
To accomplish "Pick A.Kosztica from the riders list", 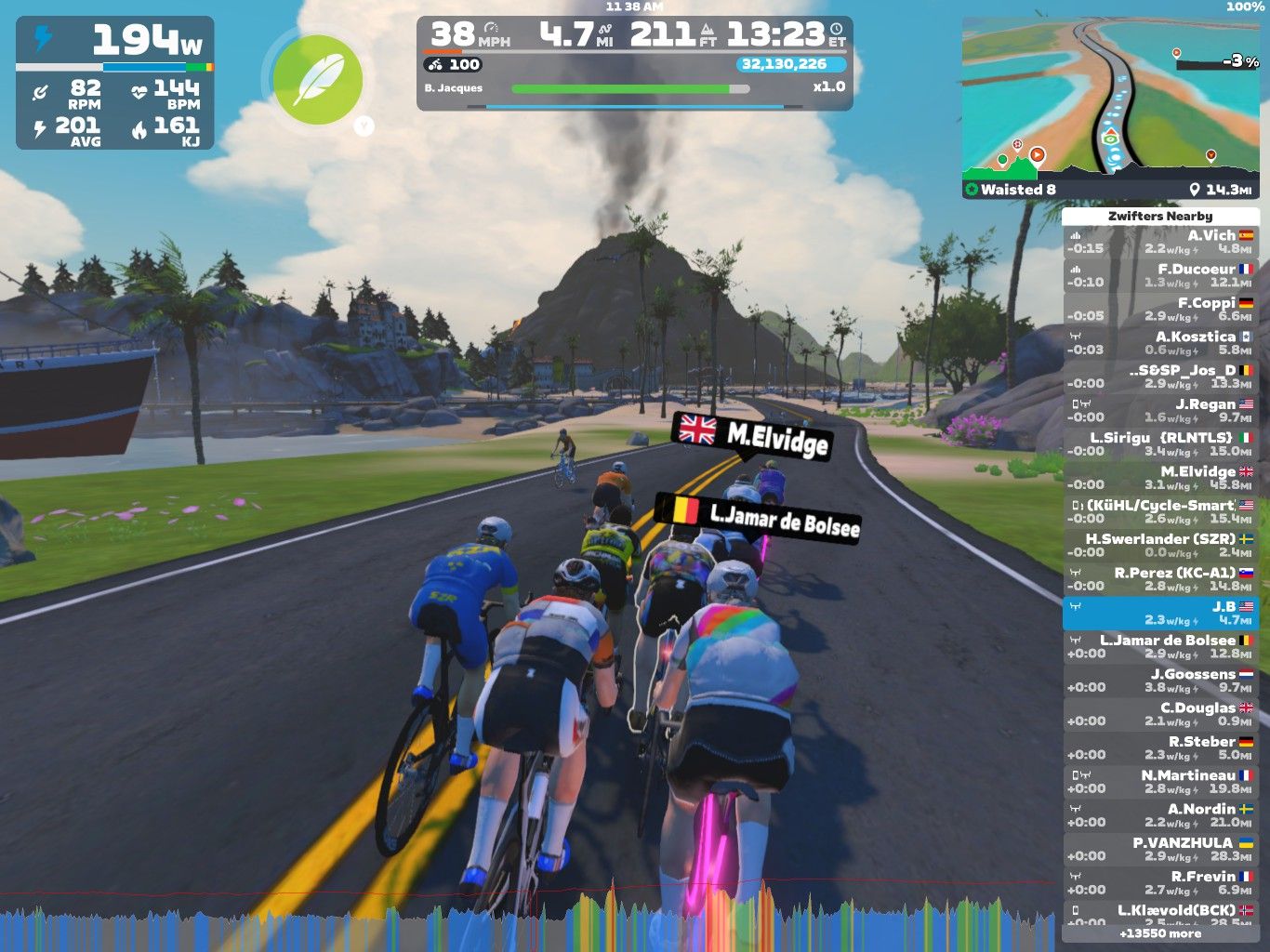I will click(x=1160, y=343).
